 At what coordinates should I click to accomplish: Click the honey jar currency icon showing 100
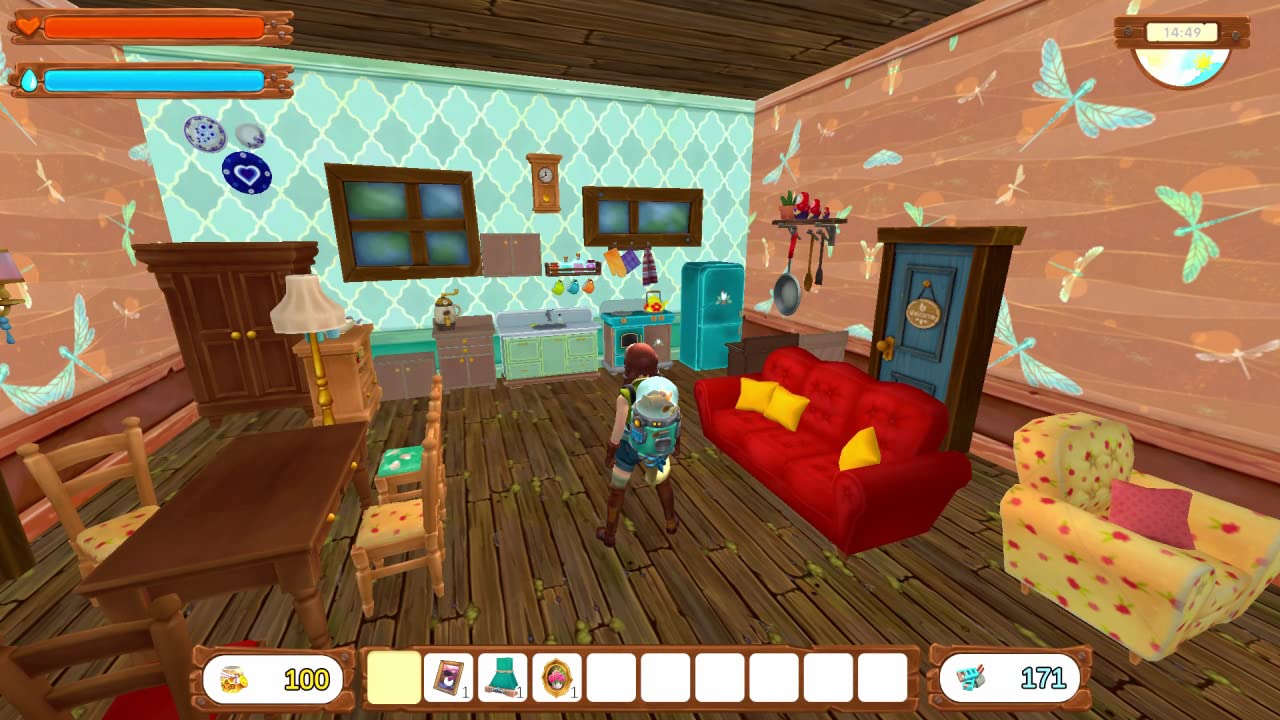pos(231,679)
